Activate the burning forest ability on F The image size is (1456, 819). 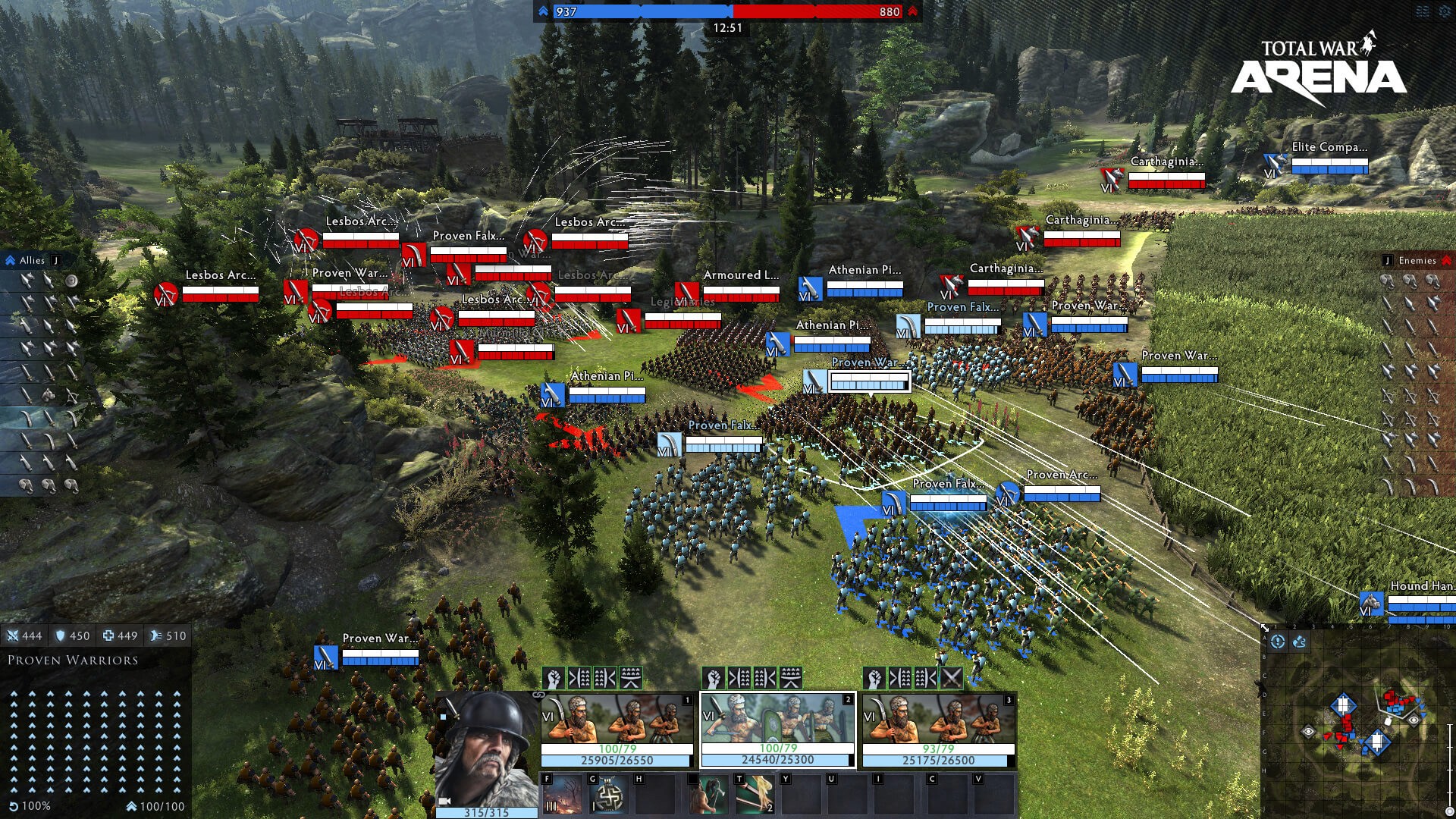[561, 795]
